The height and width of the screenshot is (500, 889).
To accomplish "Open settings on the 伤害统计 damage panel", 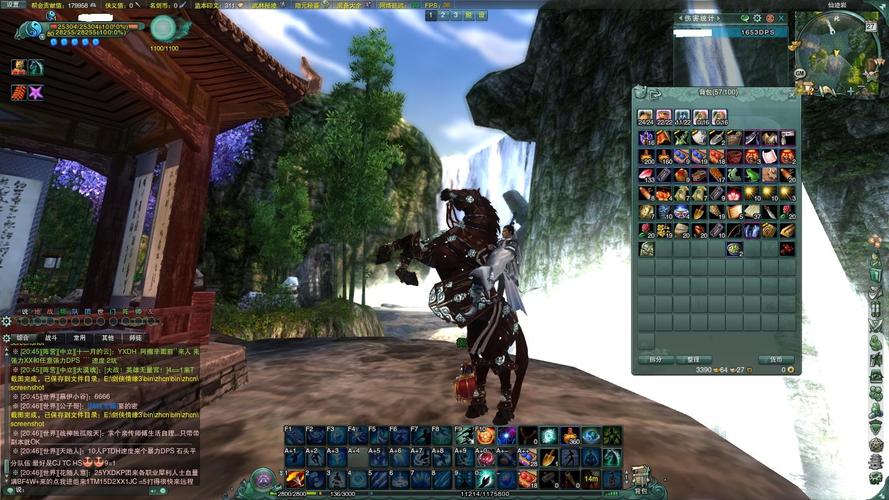I will (757, 18).
